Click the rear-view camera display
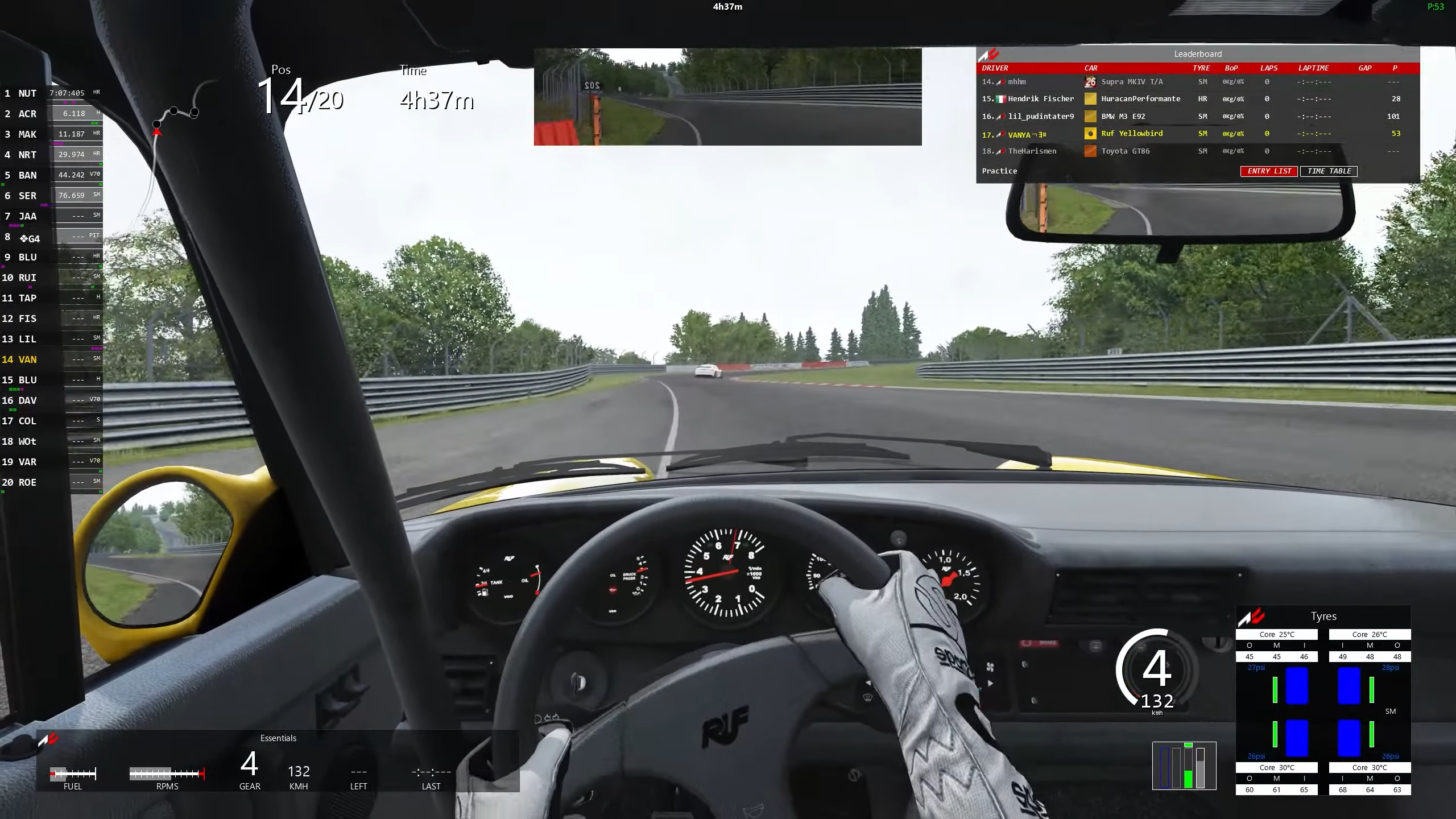1456x819 pixels. tap(727, 97)
